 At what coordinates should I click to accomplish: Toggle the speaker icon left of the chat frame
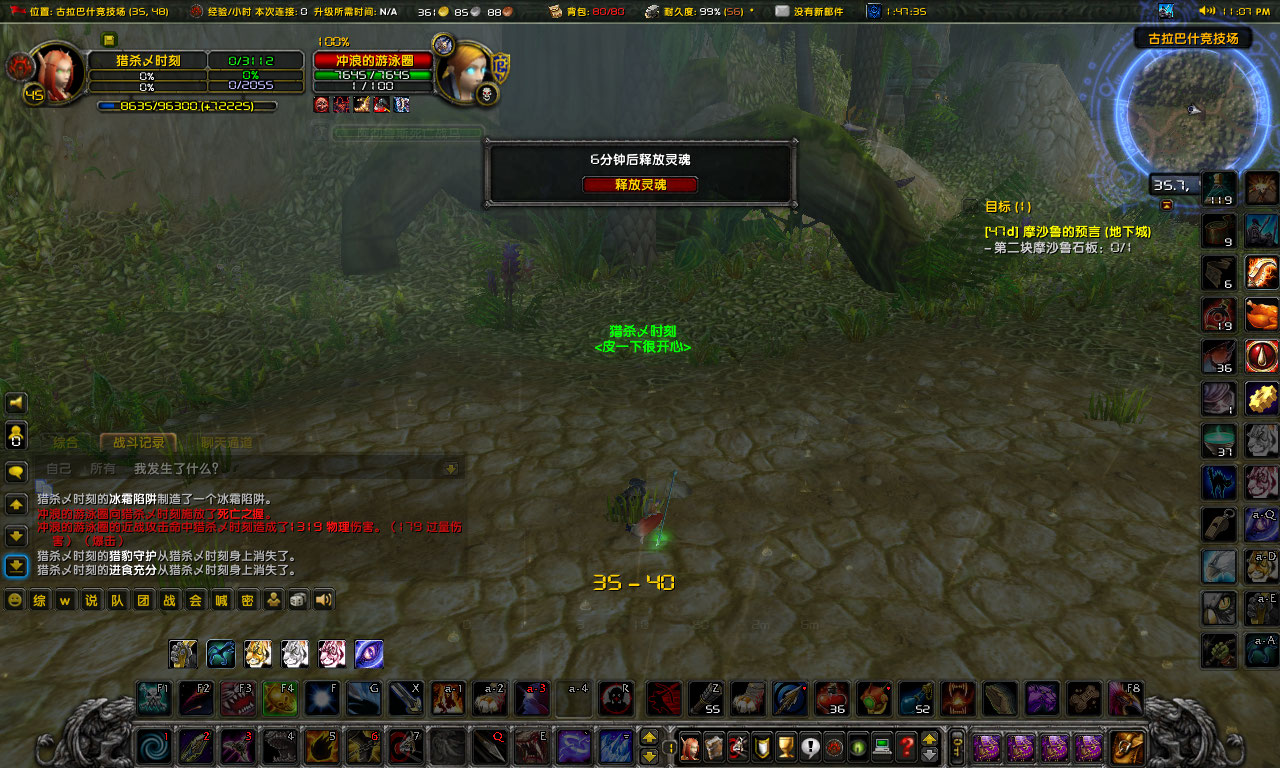click(x=17, y=403)
